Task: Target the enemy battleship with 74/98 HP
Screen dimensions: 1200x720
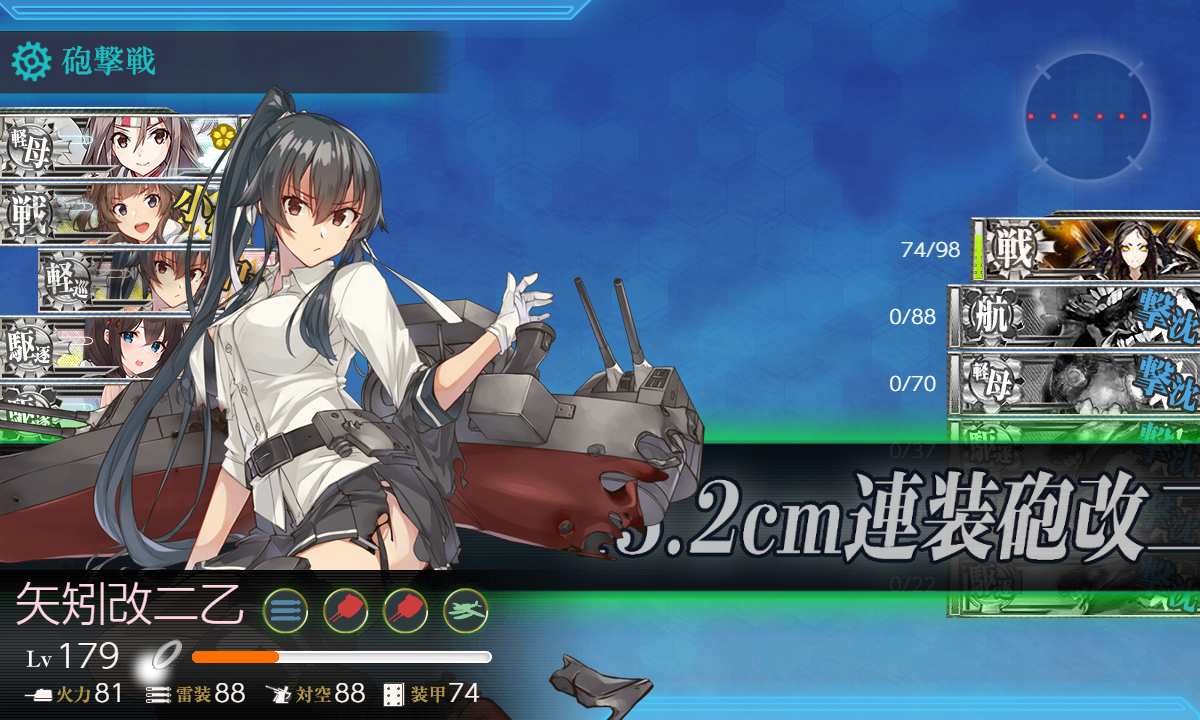Action: 1085,249
